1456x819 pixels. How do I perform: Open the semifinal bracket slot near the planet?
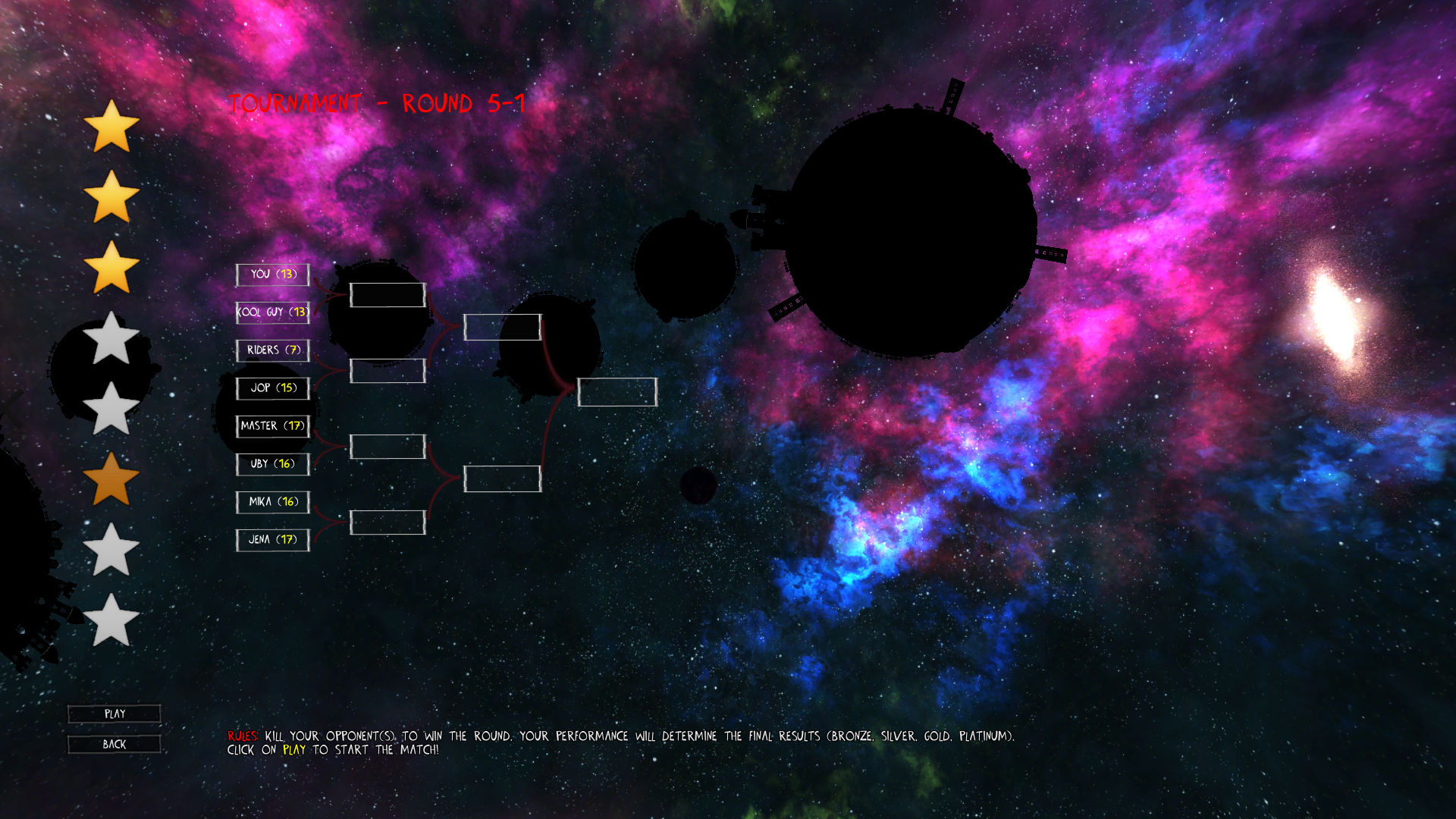point(502,327)
